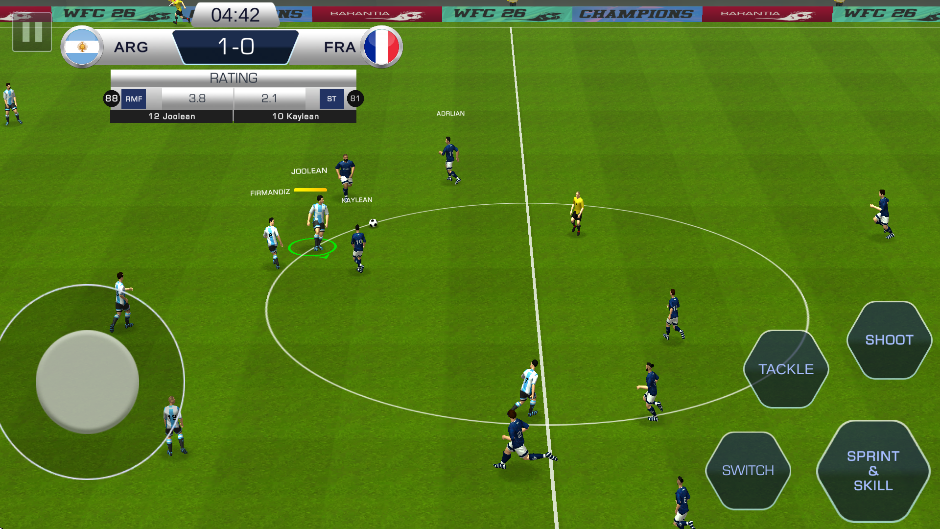Hit the TACKLE button

click(x=786, y=369)
